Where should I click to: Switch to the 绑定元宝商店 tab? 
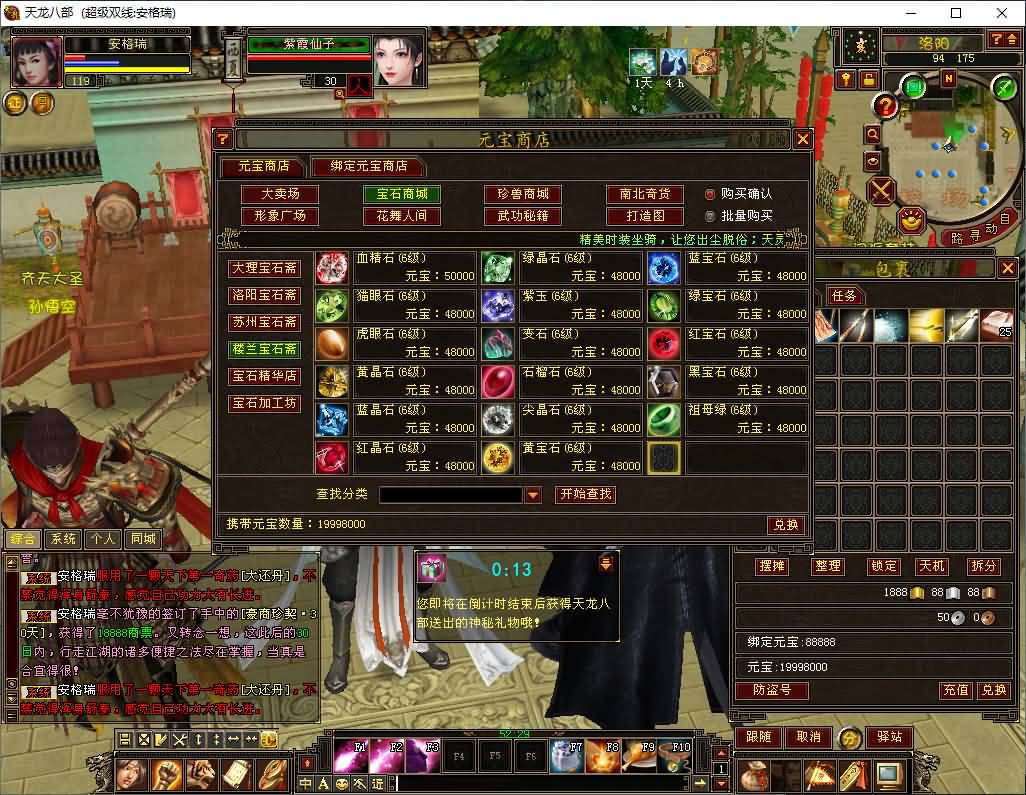click(368, 166)
